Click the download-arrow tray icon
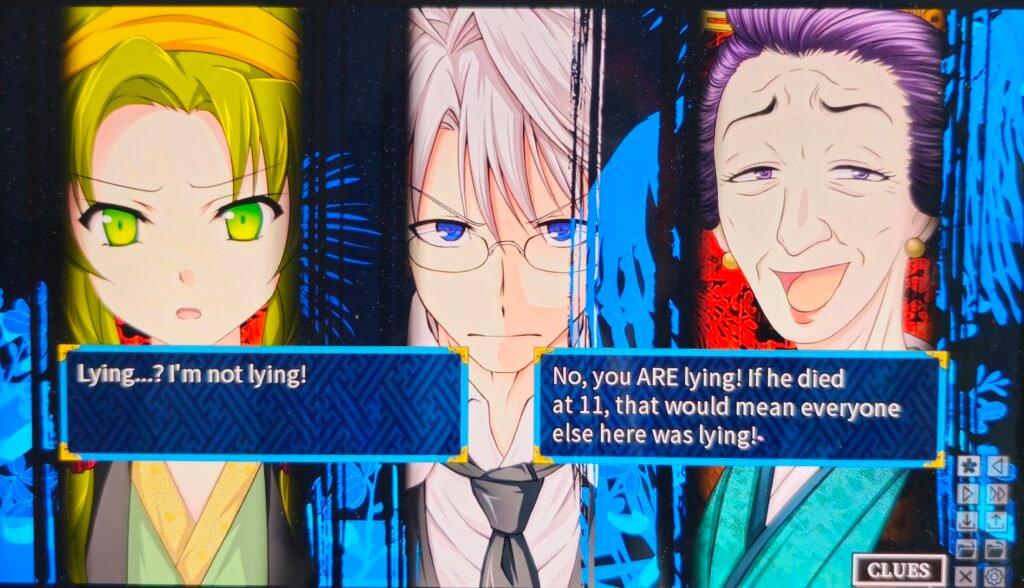Screen dimensions: 1024x588 (967, 521)
